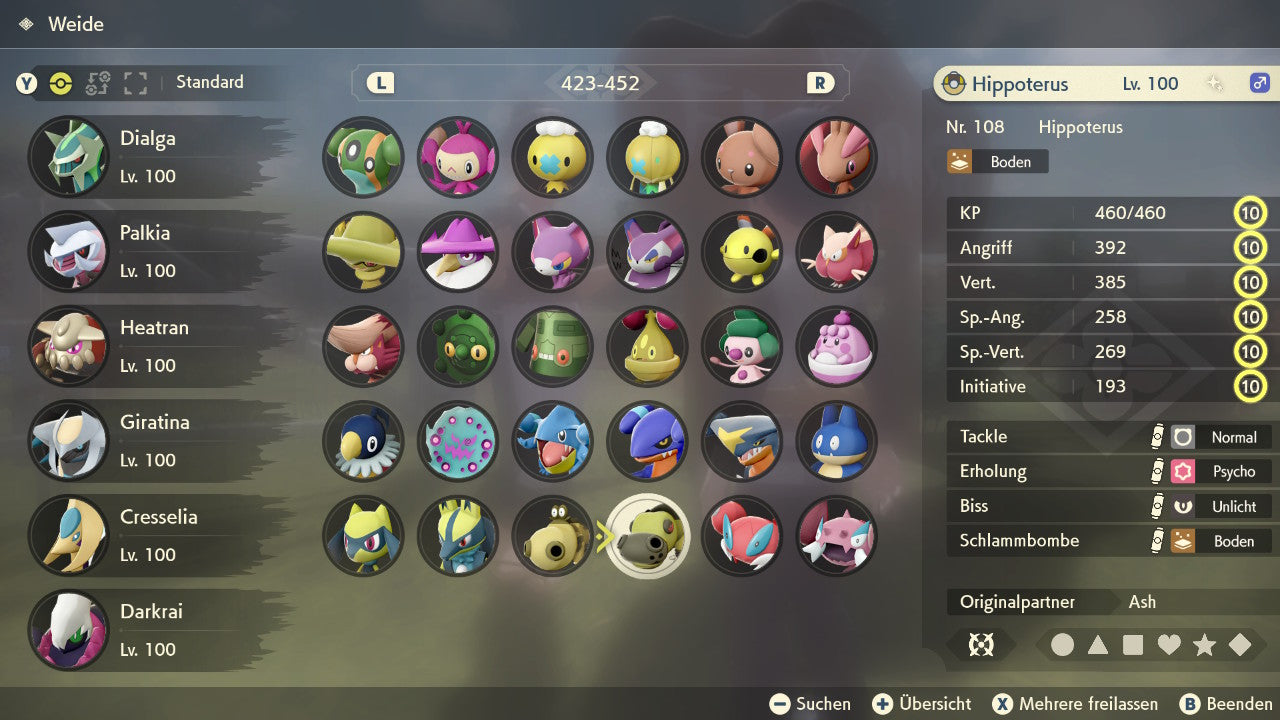Choose Darkrai from the party list
This screenshot has height=720, width=1280.
pyautogui.click(x=150, y=630)
